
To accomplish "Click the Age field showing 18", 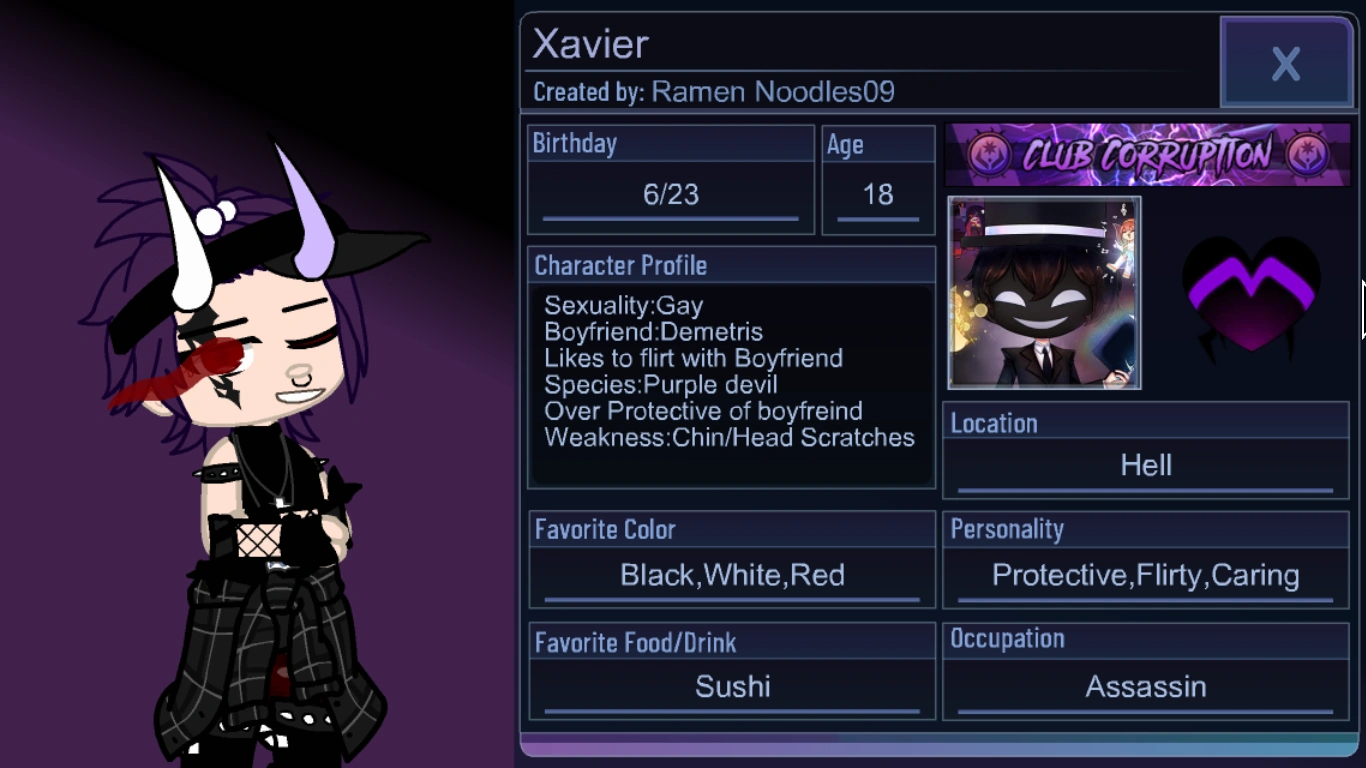I will pos(877,195).
